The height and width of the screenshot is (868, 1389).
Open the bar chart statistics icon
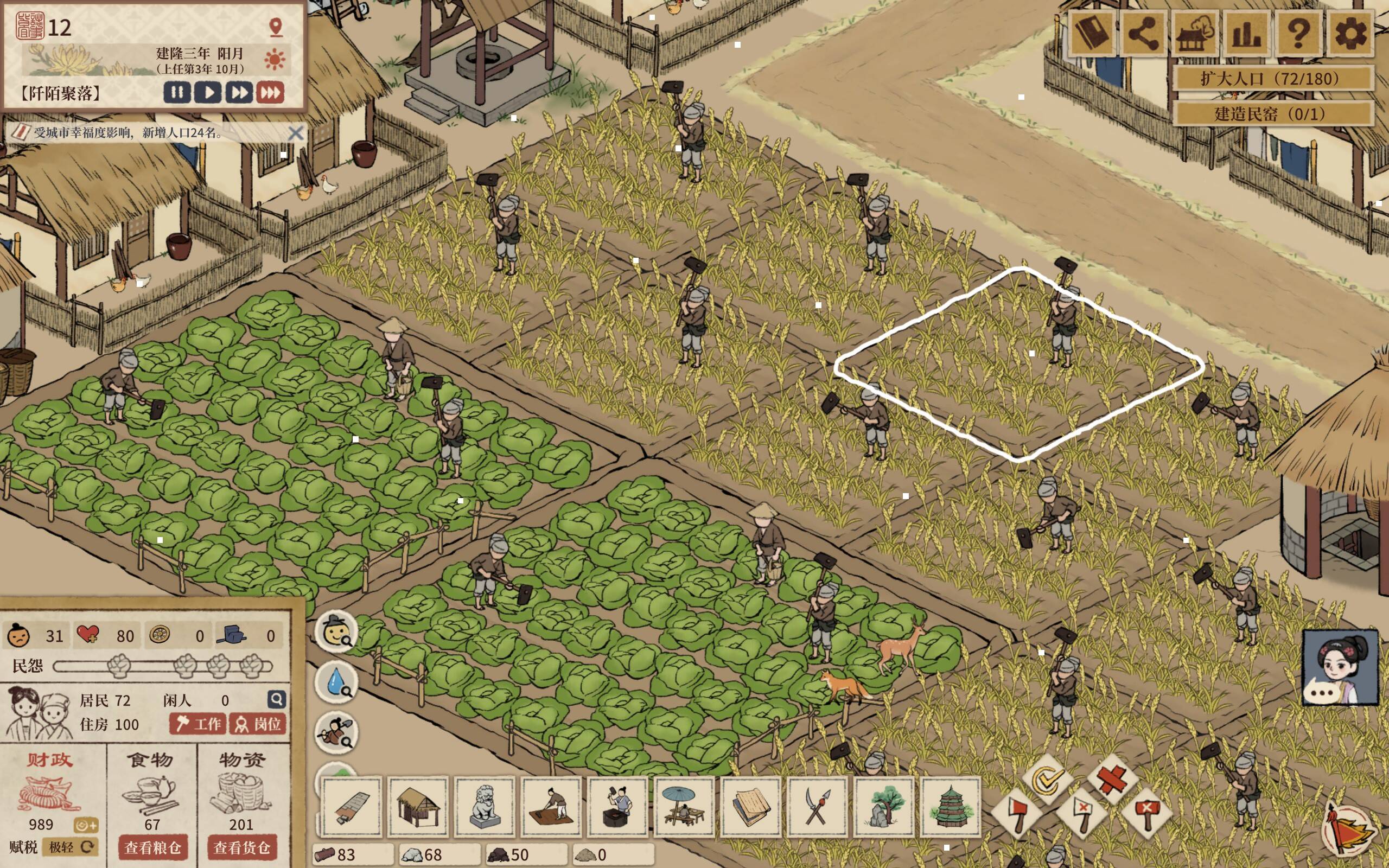[x=1247, y=34]
